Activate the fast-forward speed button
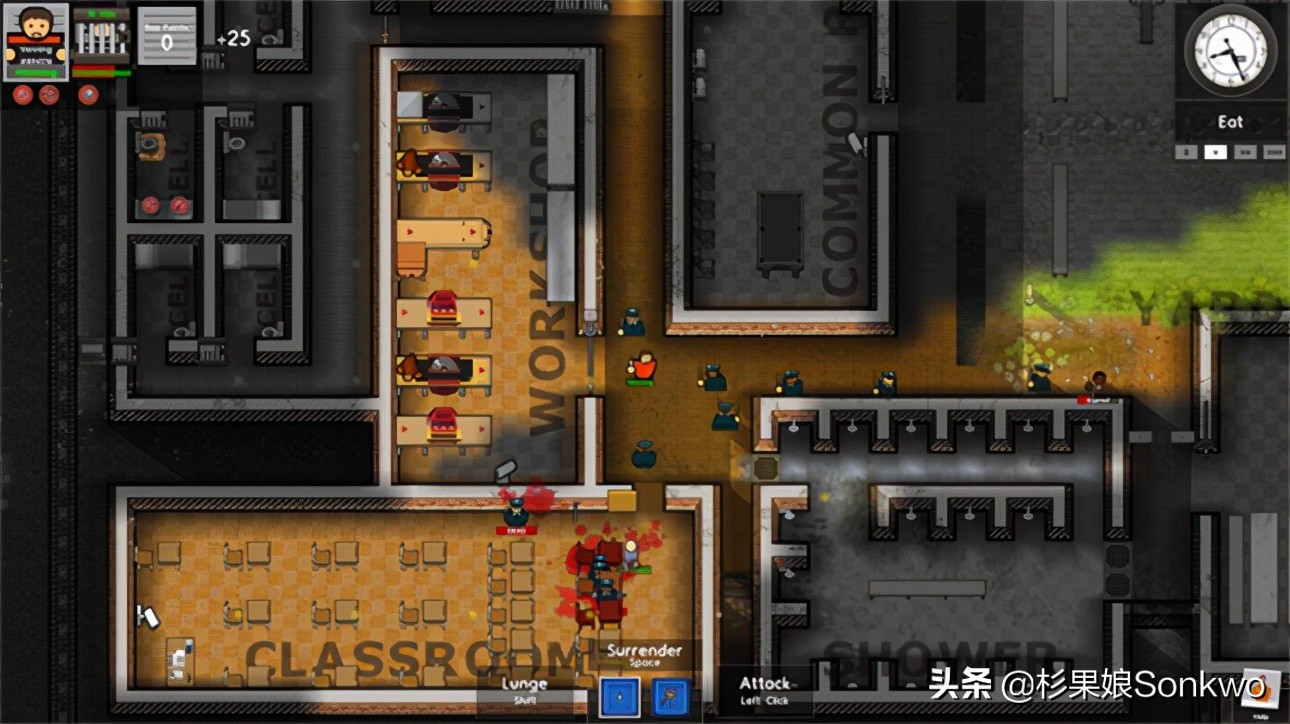The width and height of the screenshot is (1290, 724). pyautogui.click(x=1244, y=152)
